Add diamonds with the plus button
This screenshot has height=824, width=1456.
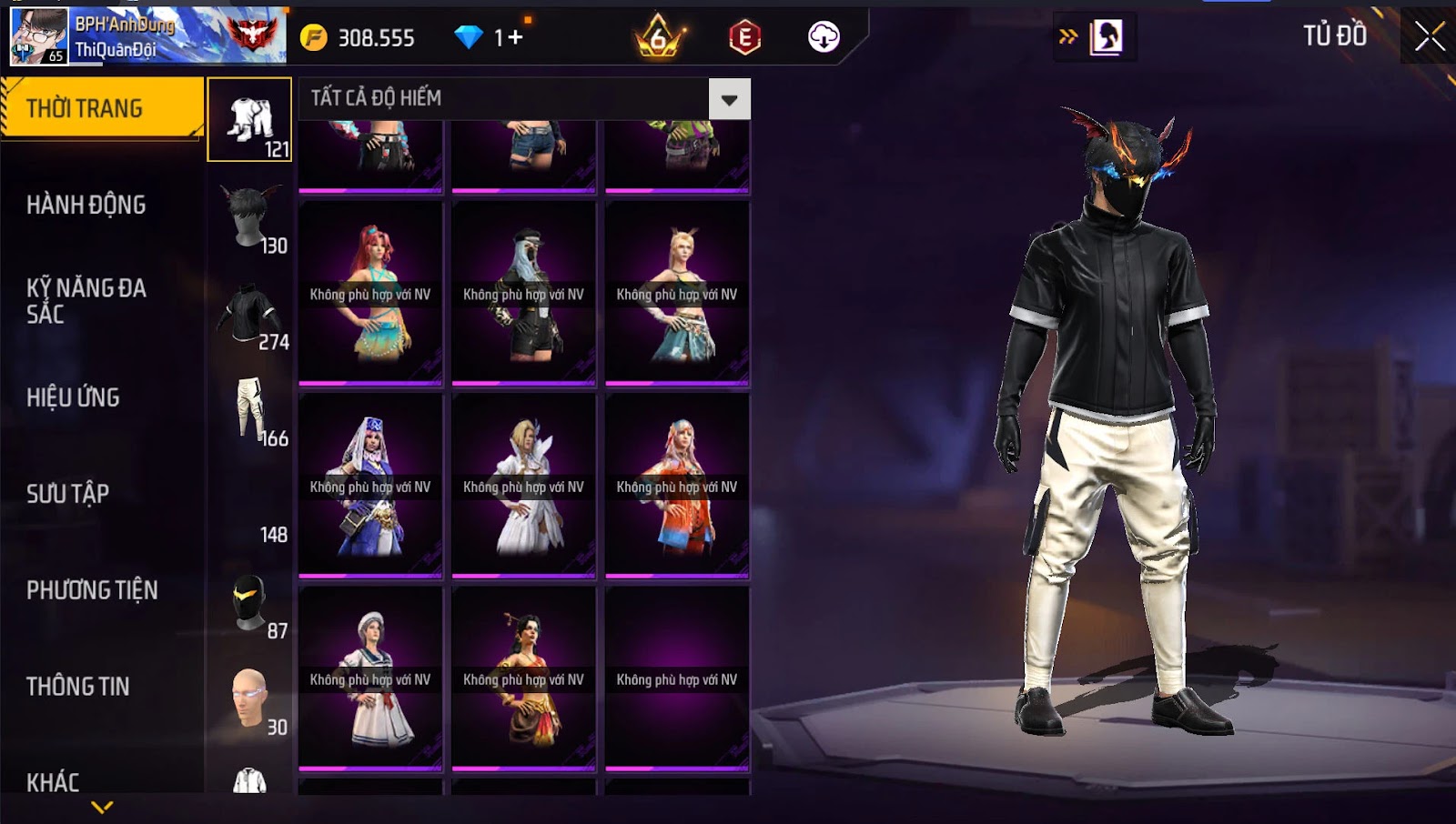pyautogui.click(x=515, y=37)
